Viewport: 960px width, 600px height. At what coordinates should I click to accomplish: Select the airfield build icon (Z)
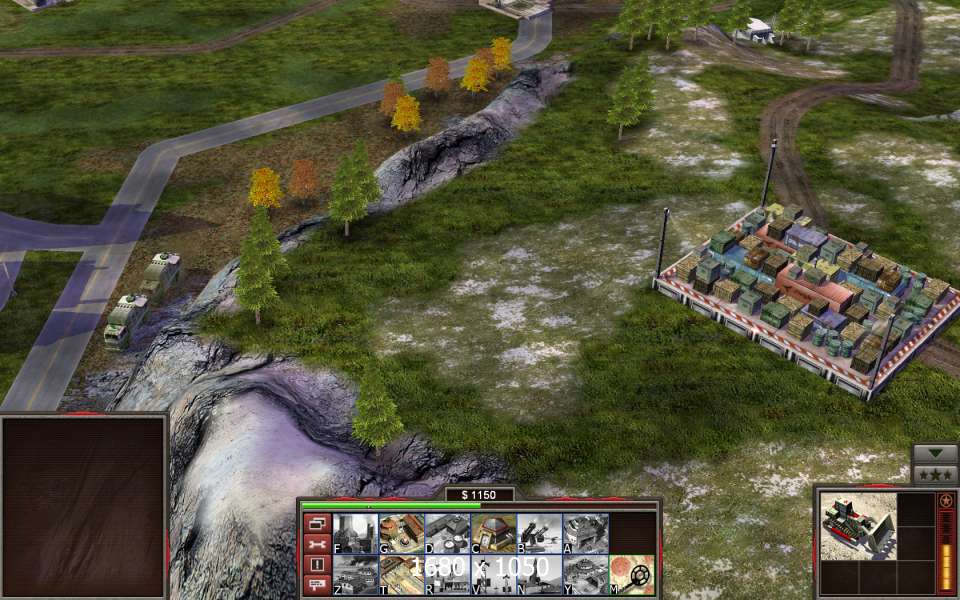click(355, 575)
